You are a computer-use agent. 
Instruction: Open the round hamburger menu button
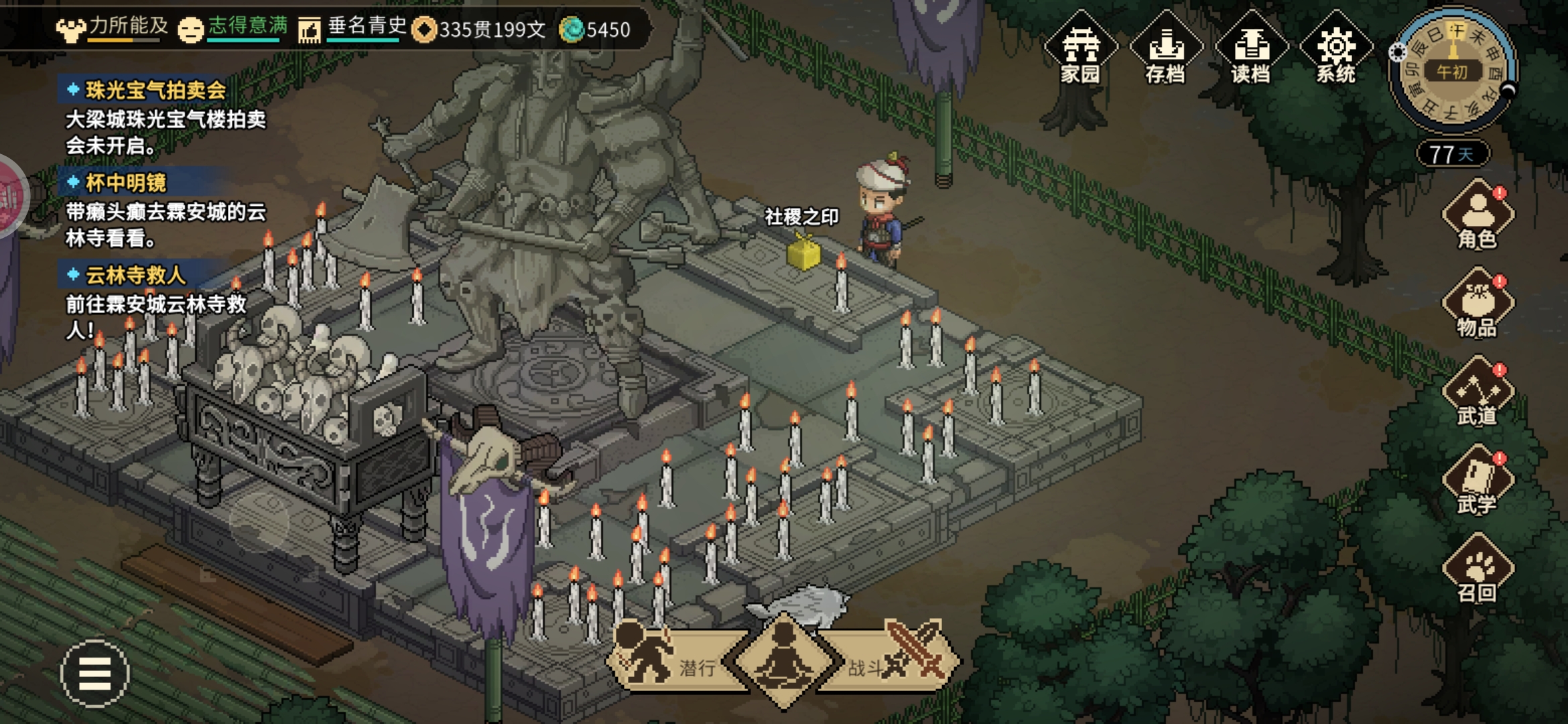tap(94, 673)
